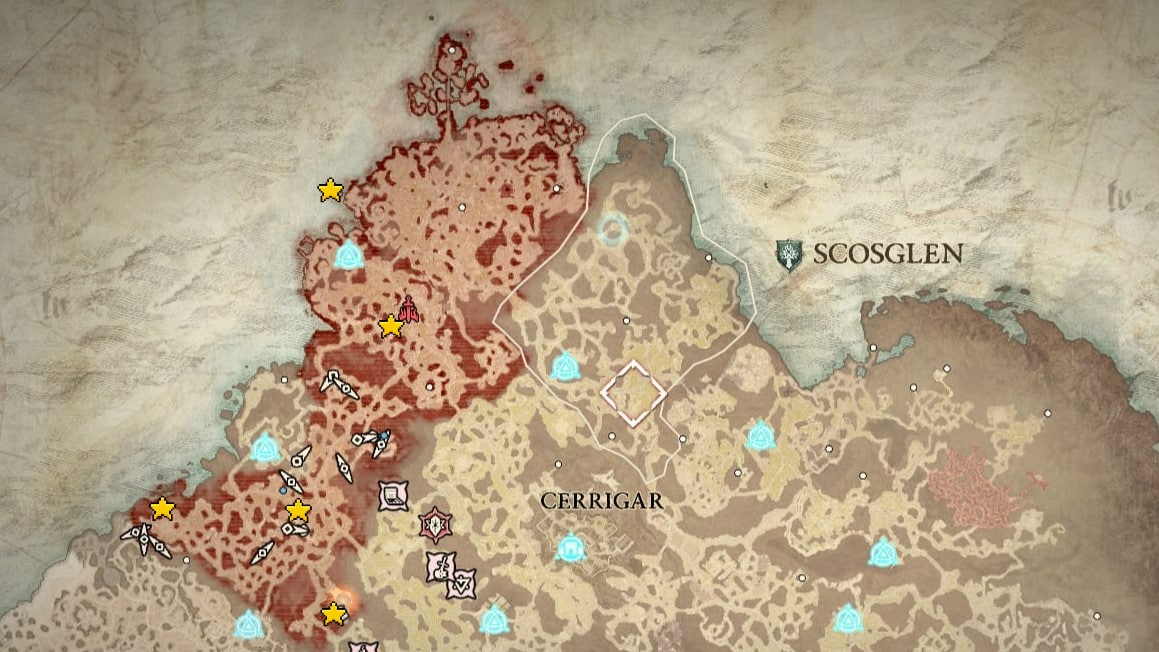Click the yellow star with orange glow
The image size is (1159, 652).
[x=334, y=613]
